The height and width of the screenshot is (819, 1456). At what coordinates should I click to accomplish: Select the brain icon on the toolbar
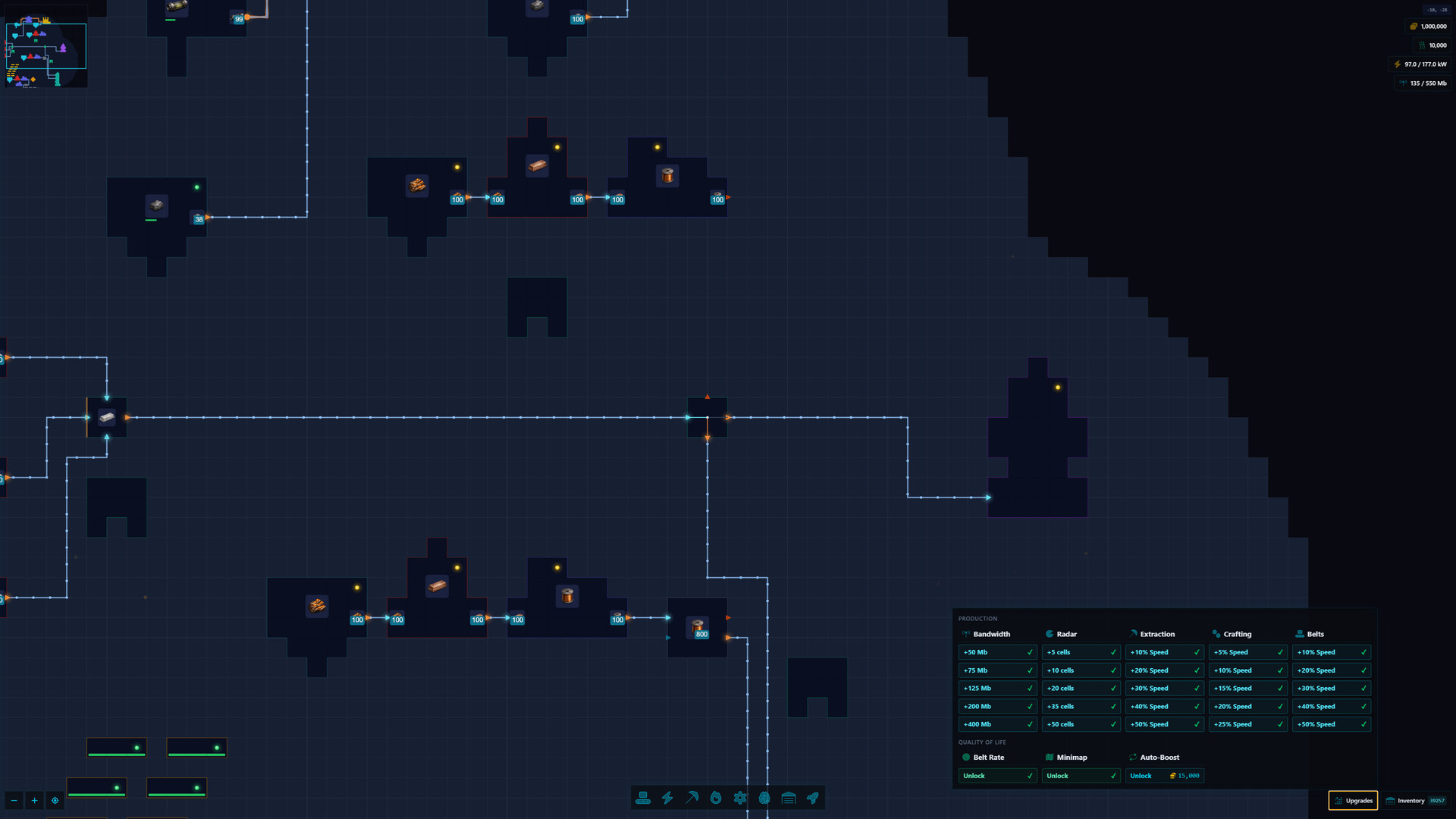764,798
